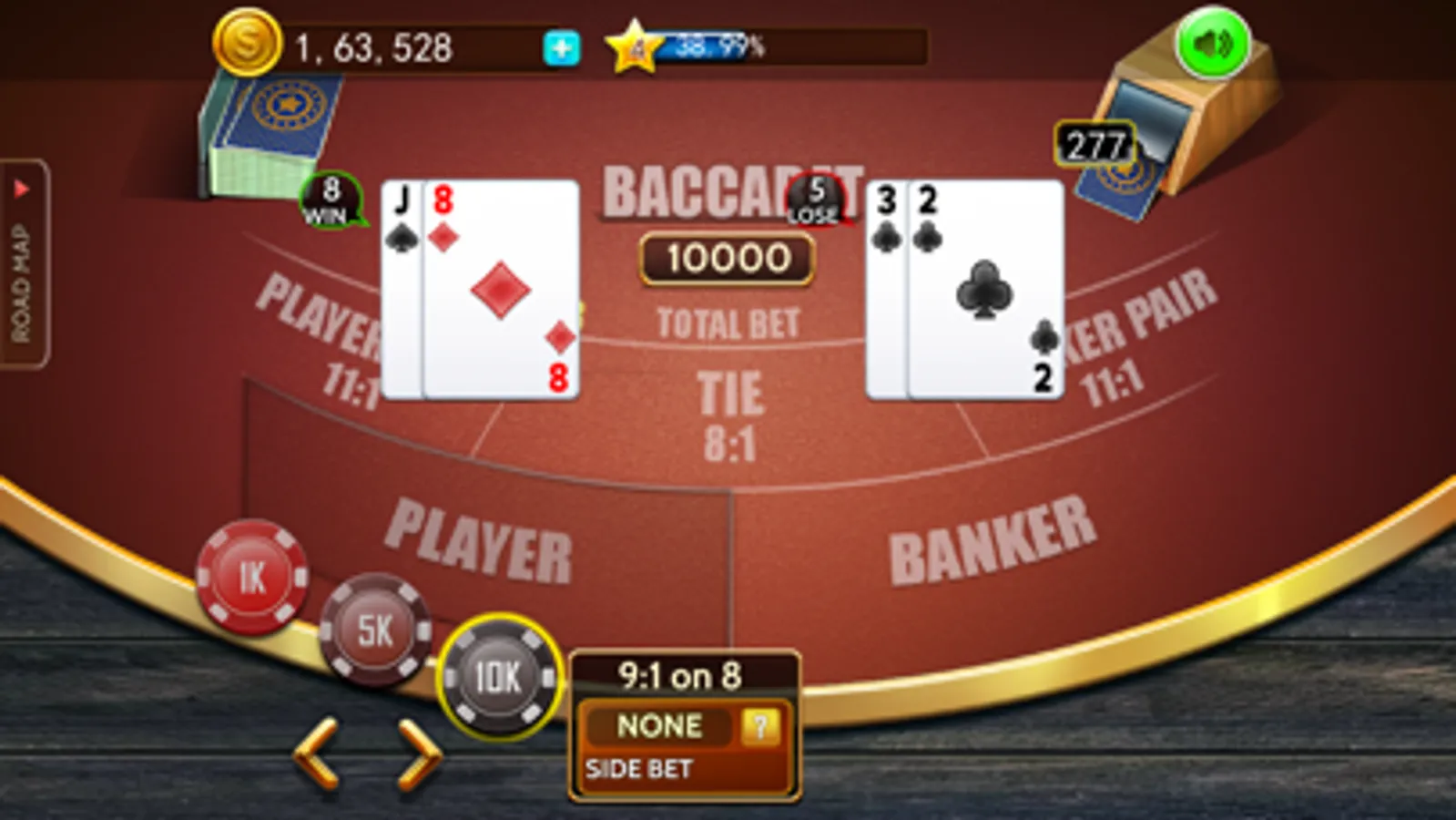Screen dimensions: 1456x820
Task: Click the 8 WIN badge bubble
Action: 330,202
